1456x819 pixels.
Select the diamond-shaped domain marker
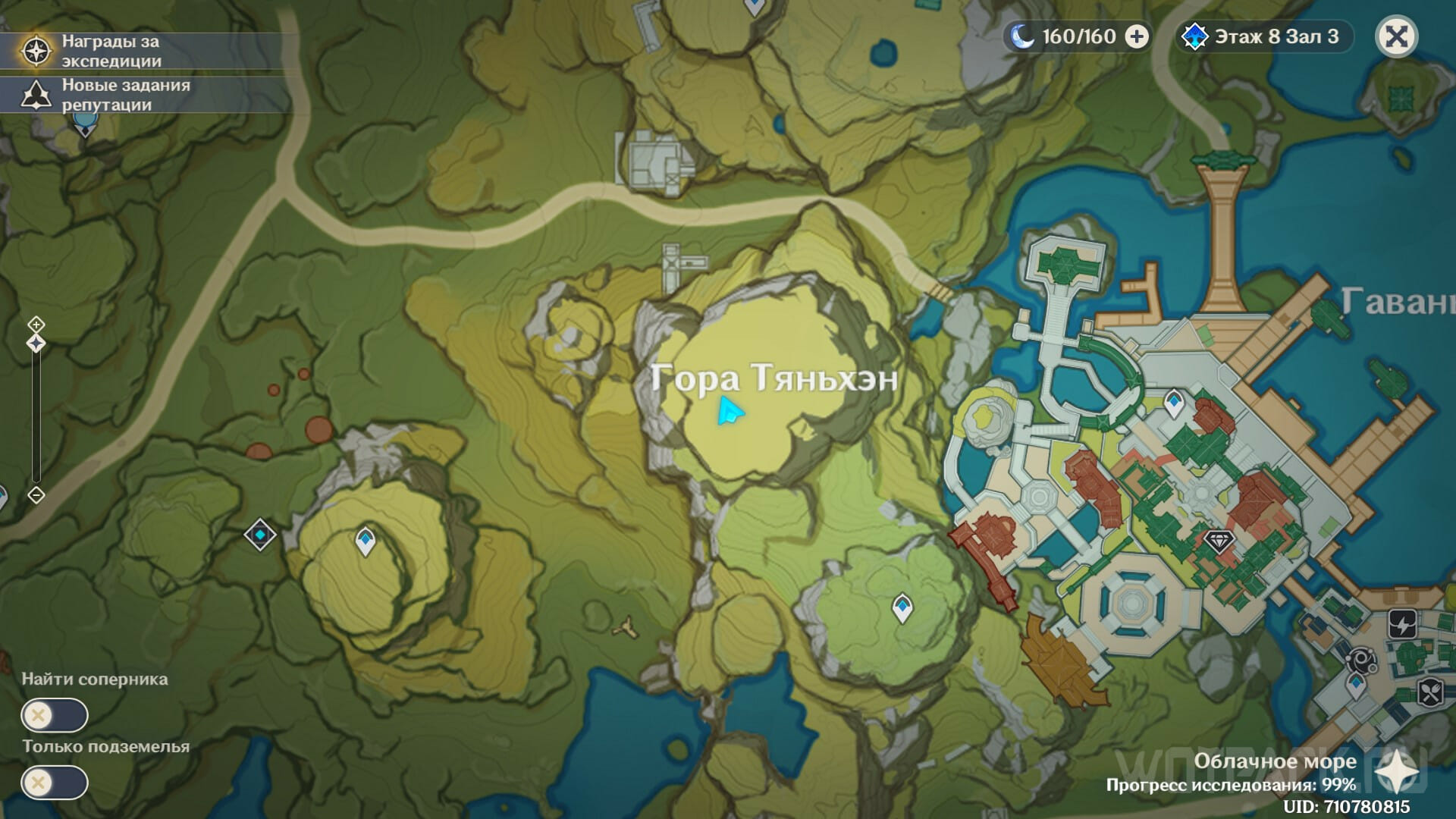pos(260,535)
